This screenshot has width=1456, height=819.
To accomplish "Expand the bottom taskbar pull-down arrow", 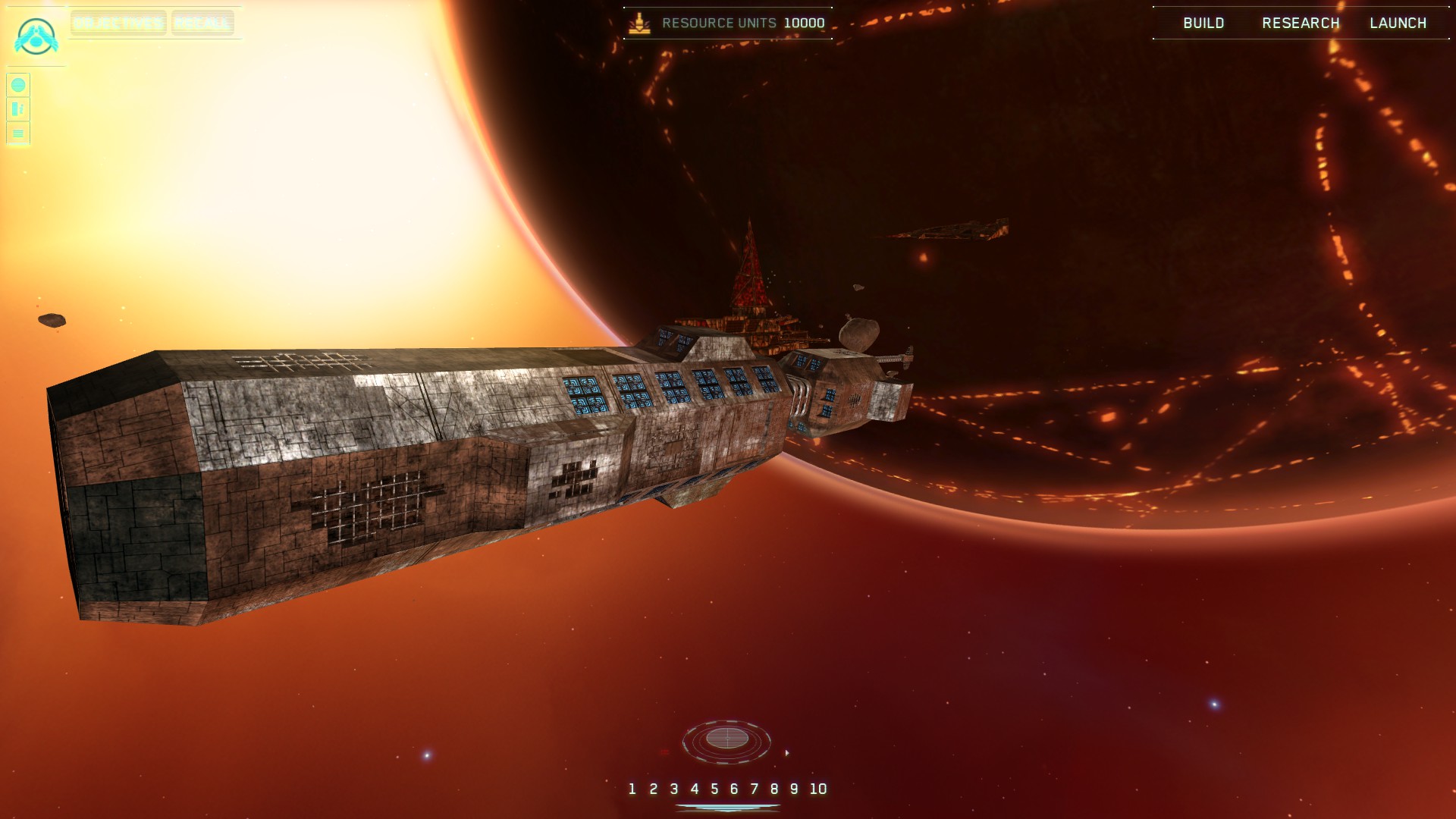I will click(728, 808).
